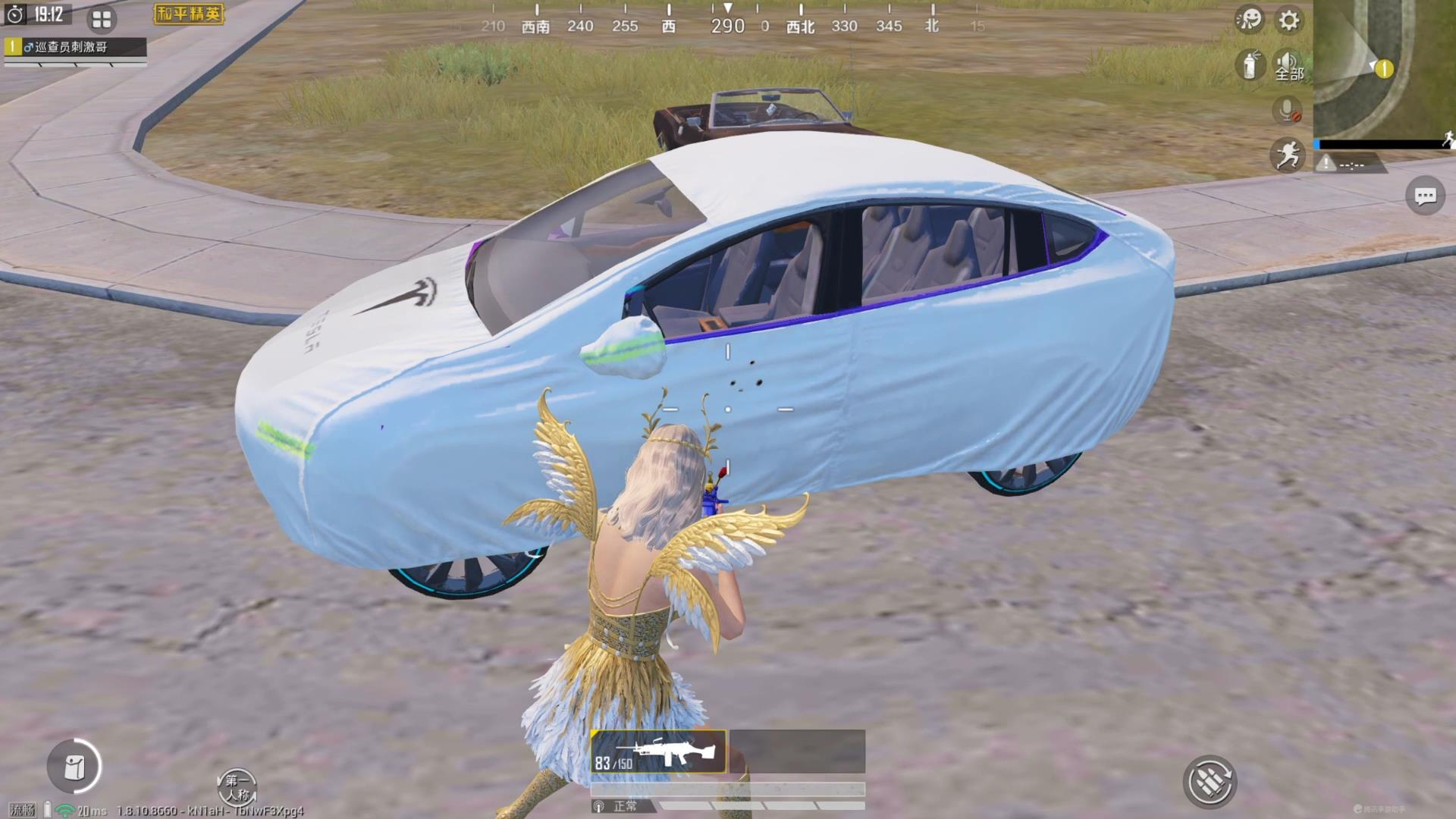Viewport: 1456px width, 819px height.
Task: Select the machine gun weapon slot
Action: click(658, 752)
